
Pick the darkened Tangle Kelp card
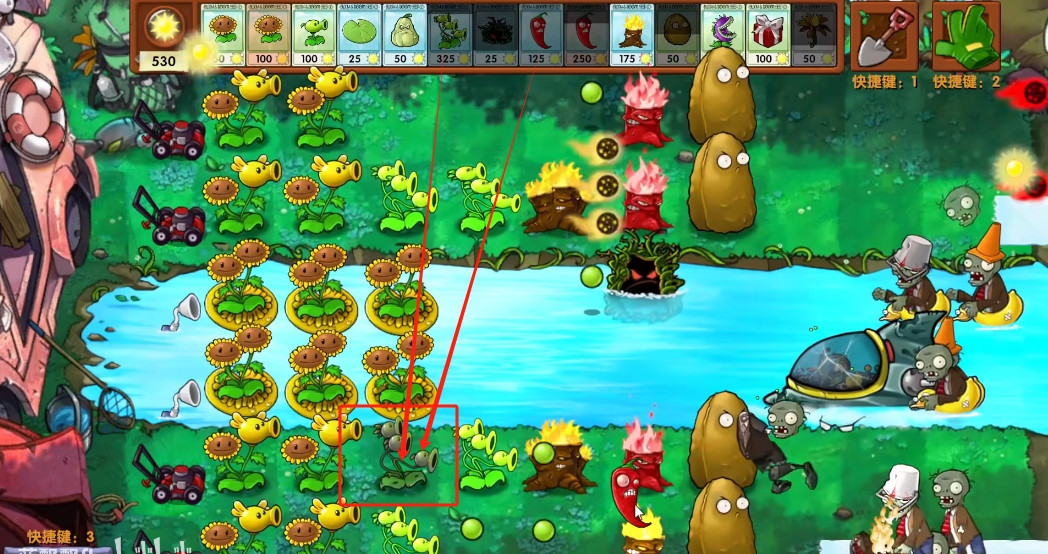coord(495,36)
